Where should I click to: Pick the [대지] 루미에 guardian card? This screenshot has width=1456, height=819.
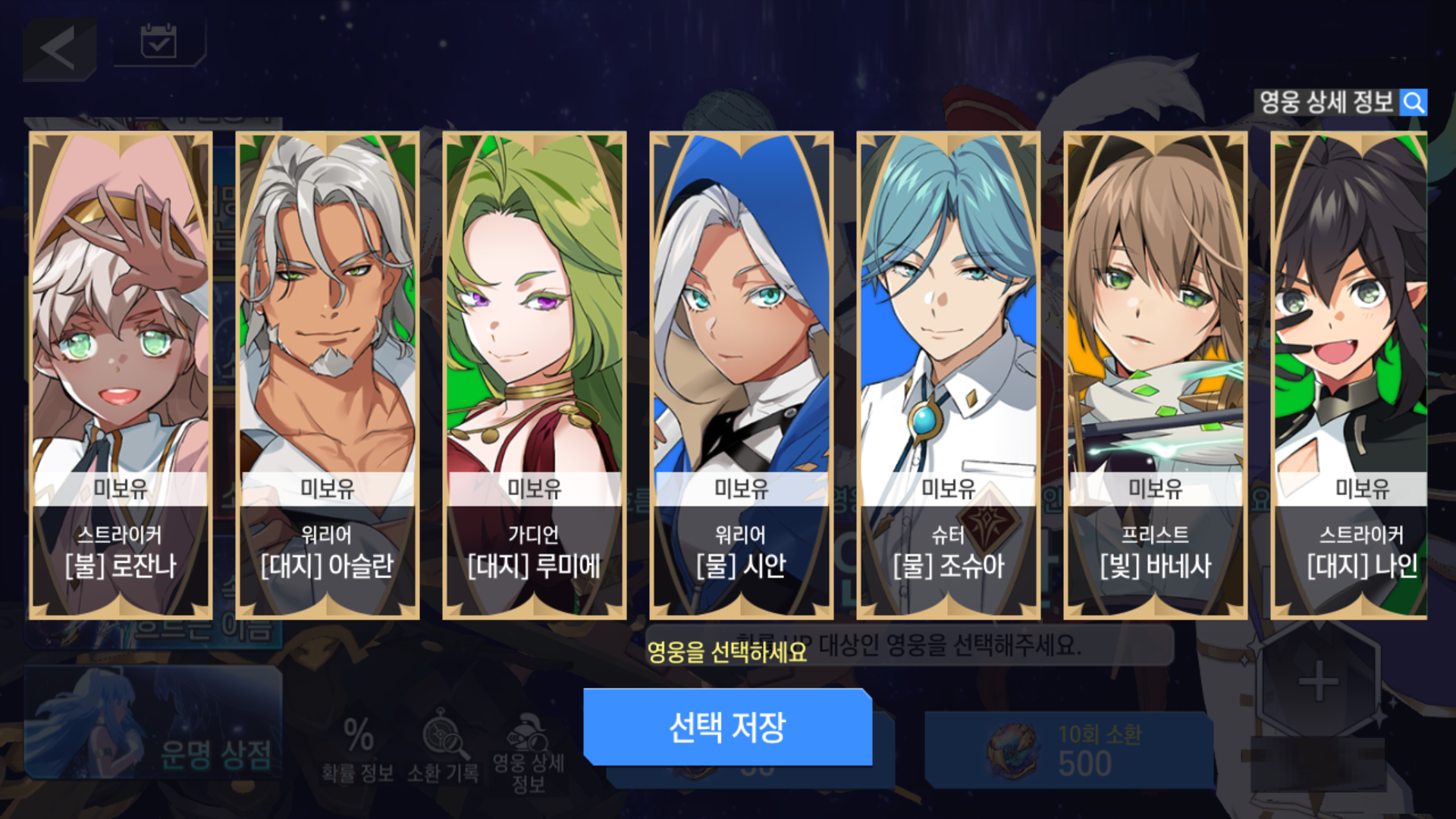pyautogui.click(x=535, y=375)
